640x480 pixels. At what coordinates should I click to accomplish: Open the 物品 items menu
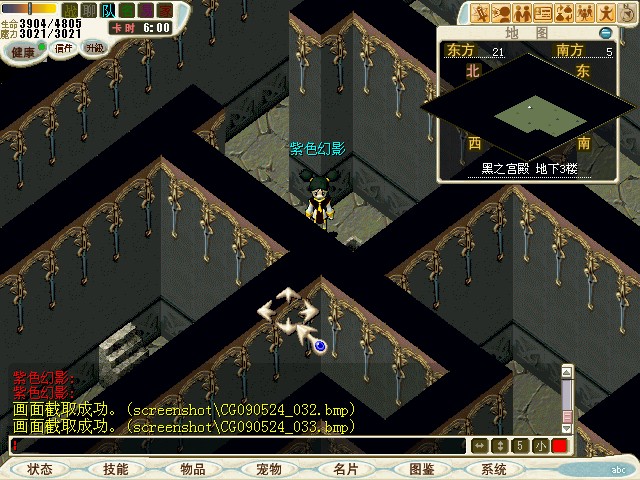pos(192,469)
